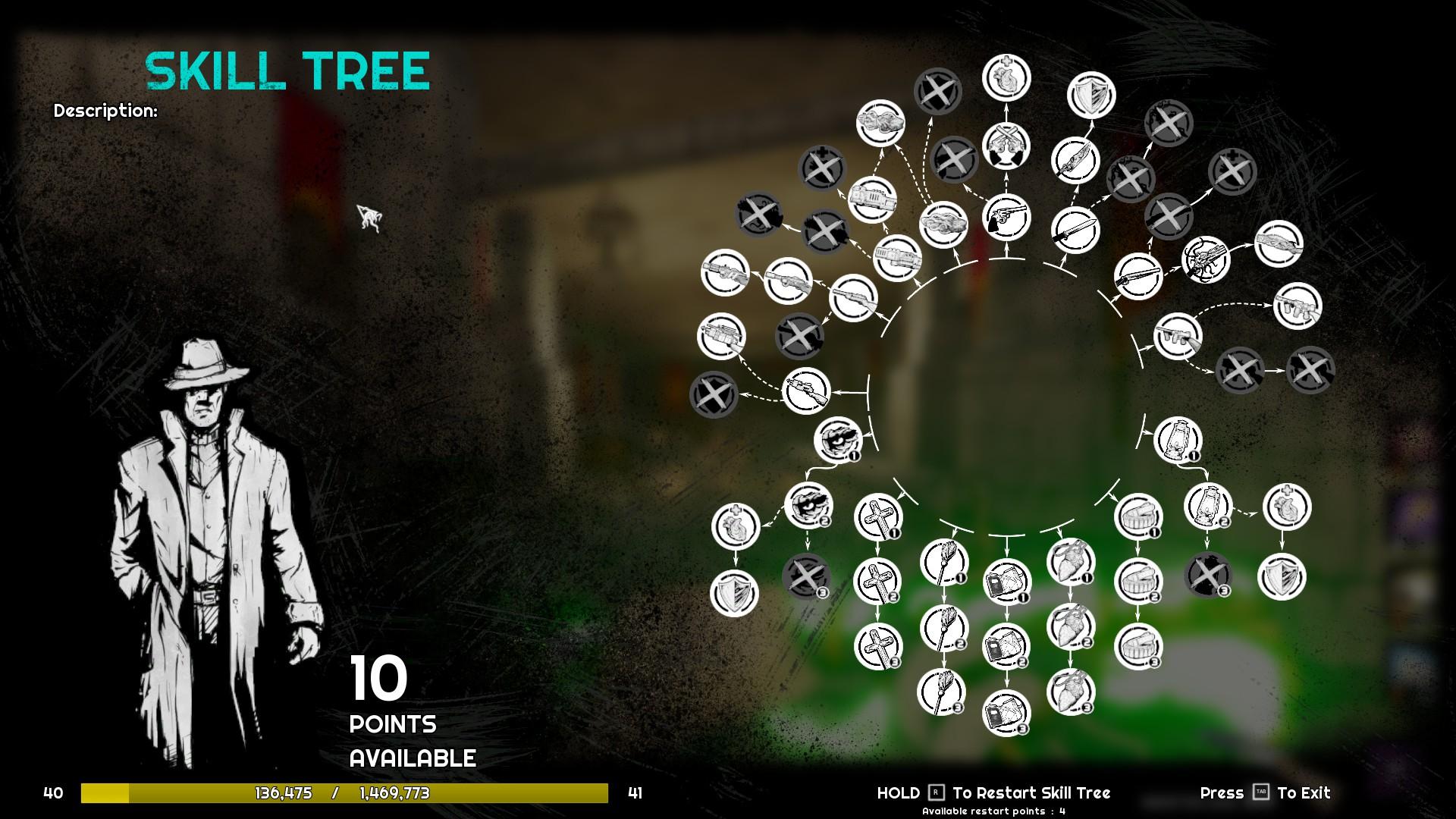This screenshot has height=819, width=1456.
Task: Select the tentacled gun skill node
Action: 1205,259
